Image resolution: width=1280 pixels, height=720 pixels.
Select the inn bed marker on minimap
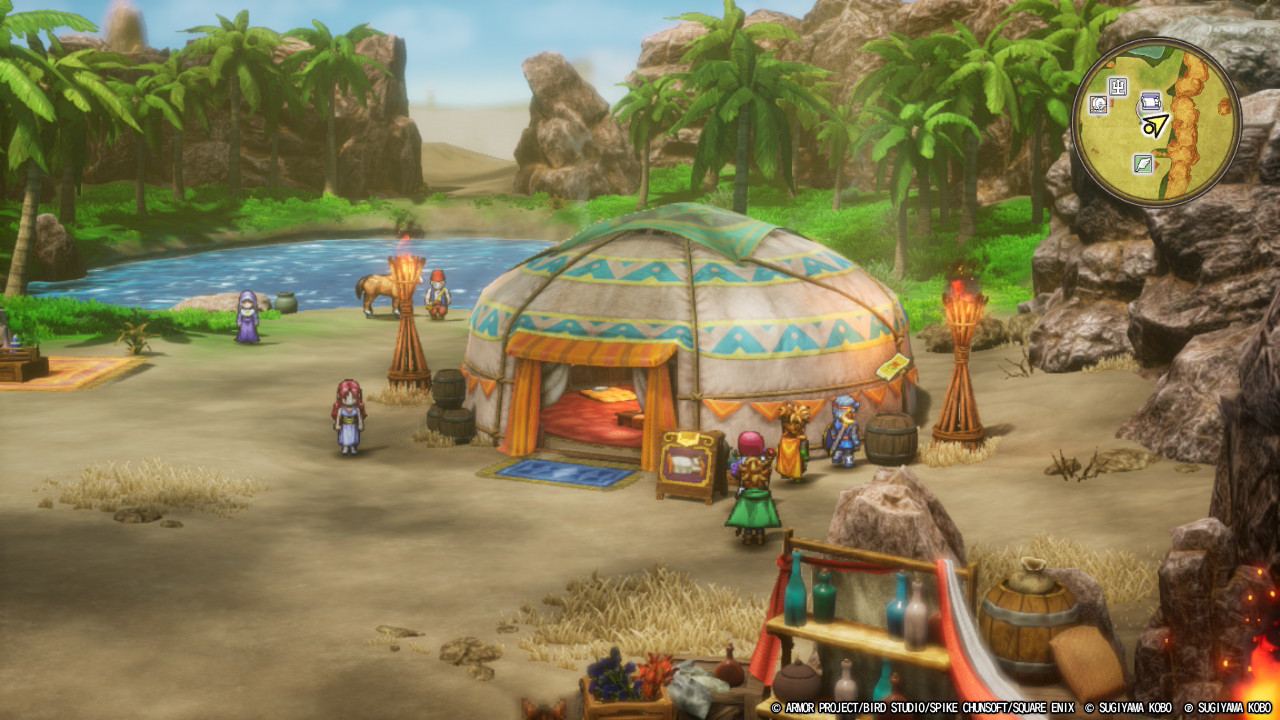(x=1150, y=100)
